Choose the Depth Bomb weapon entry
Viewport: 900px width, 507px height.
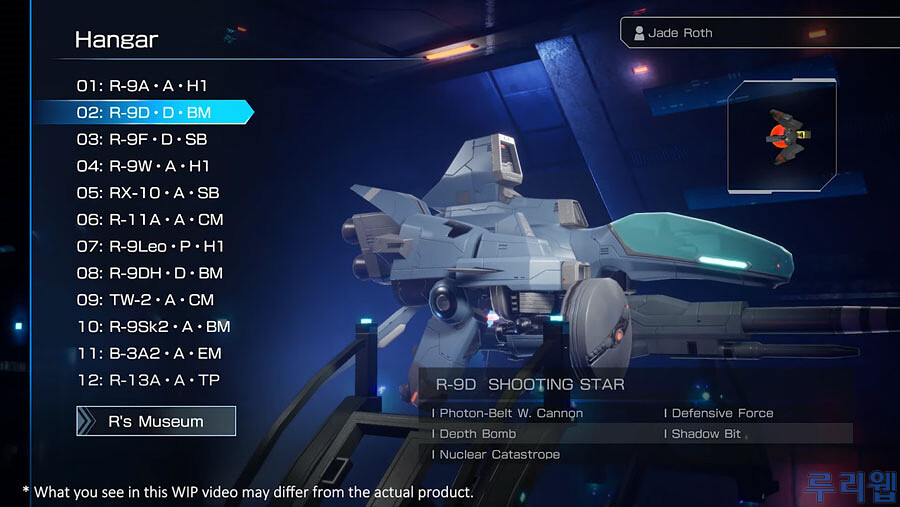478,434
